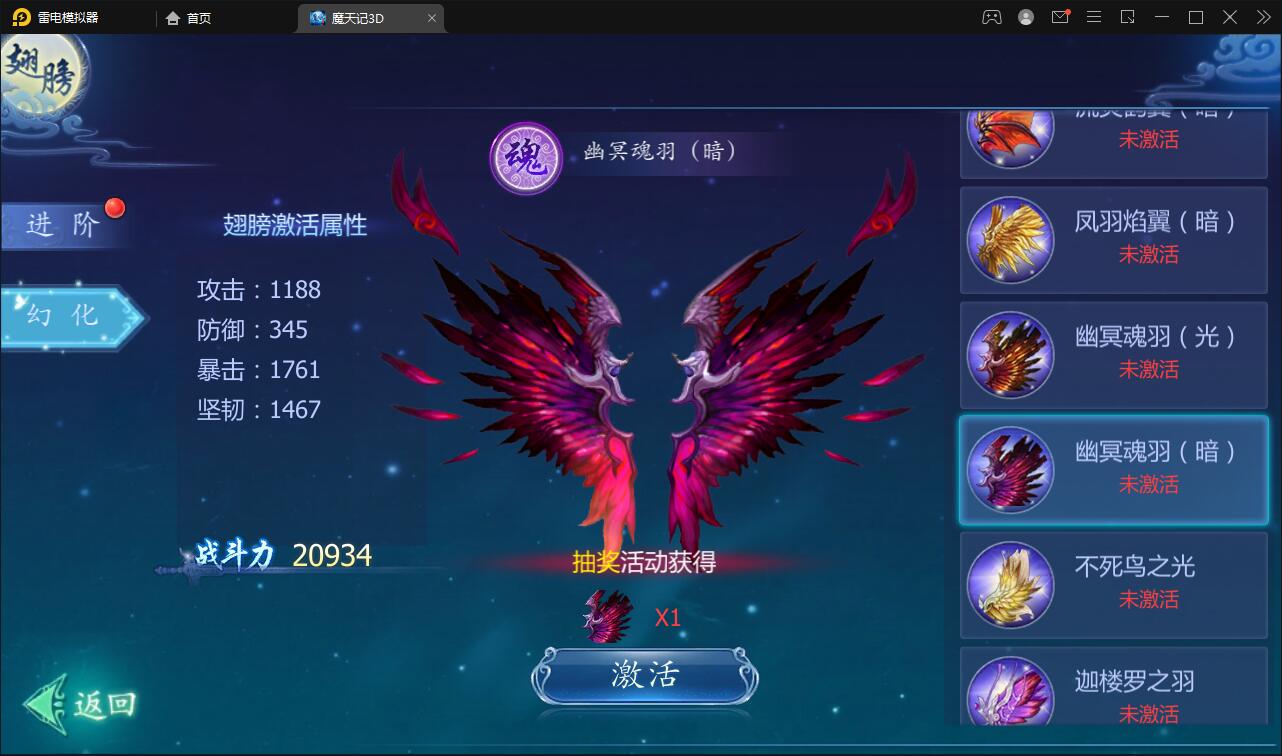This screenshot has width=1282, height=756.
Task: Expand more toolbar options via the chevron
Action: pos(1262,17)
